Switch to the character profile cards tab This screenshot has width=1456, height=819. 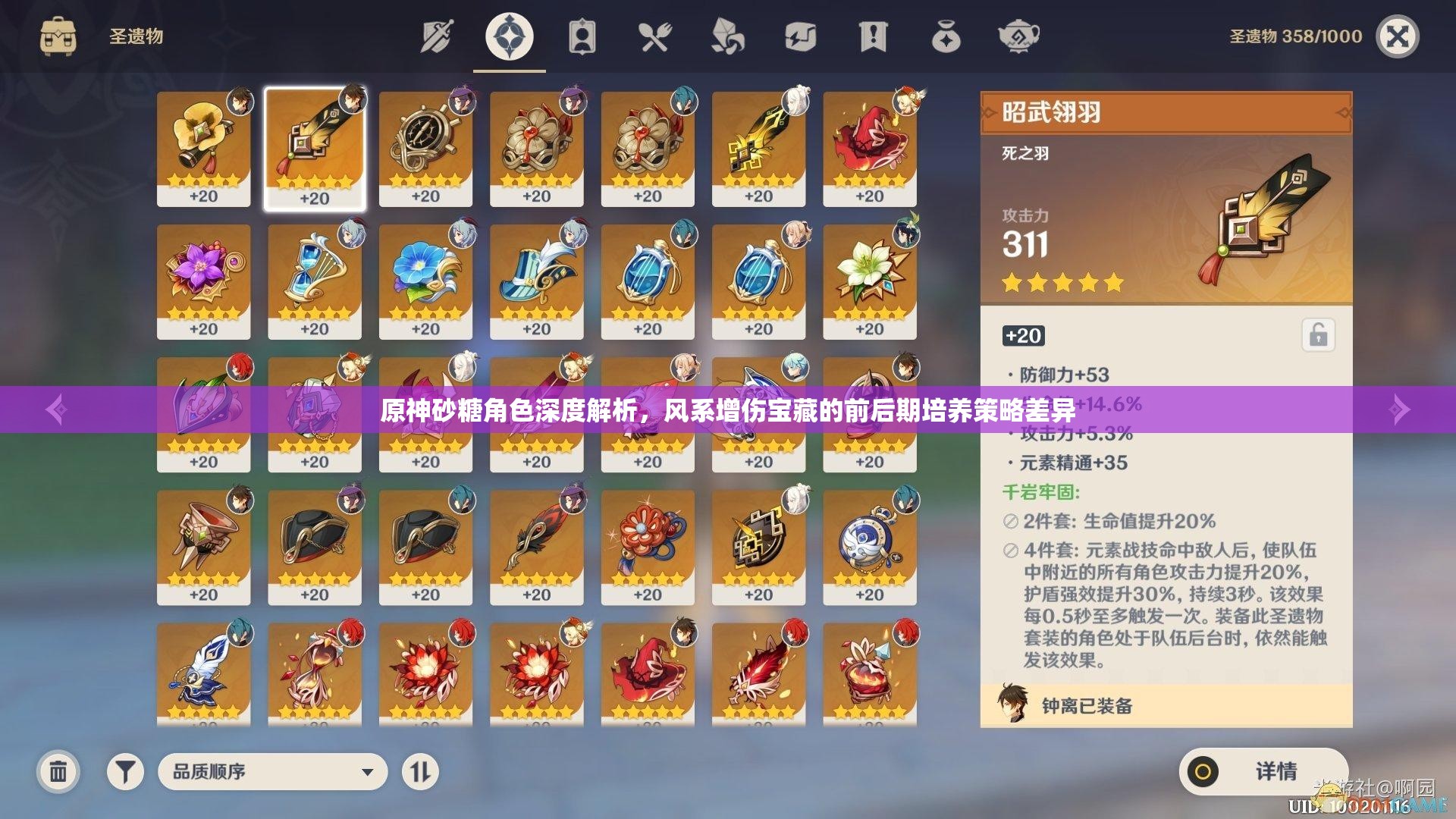point(582,34)
